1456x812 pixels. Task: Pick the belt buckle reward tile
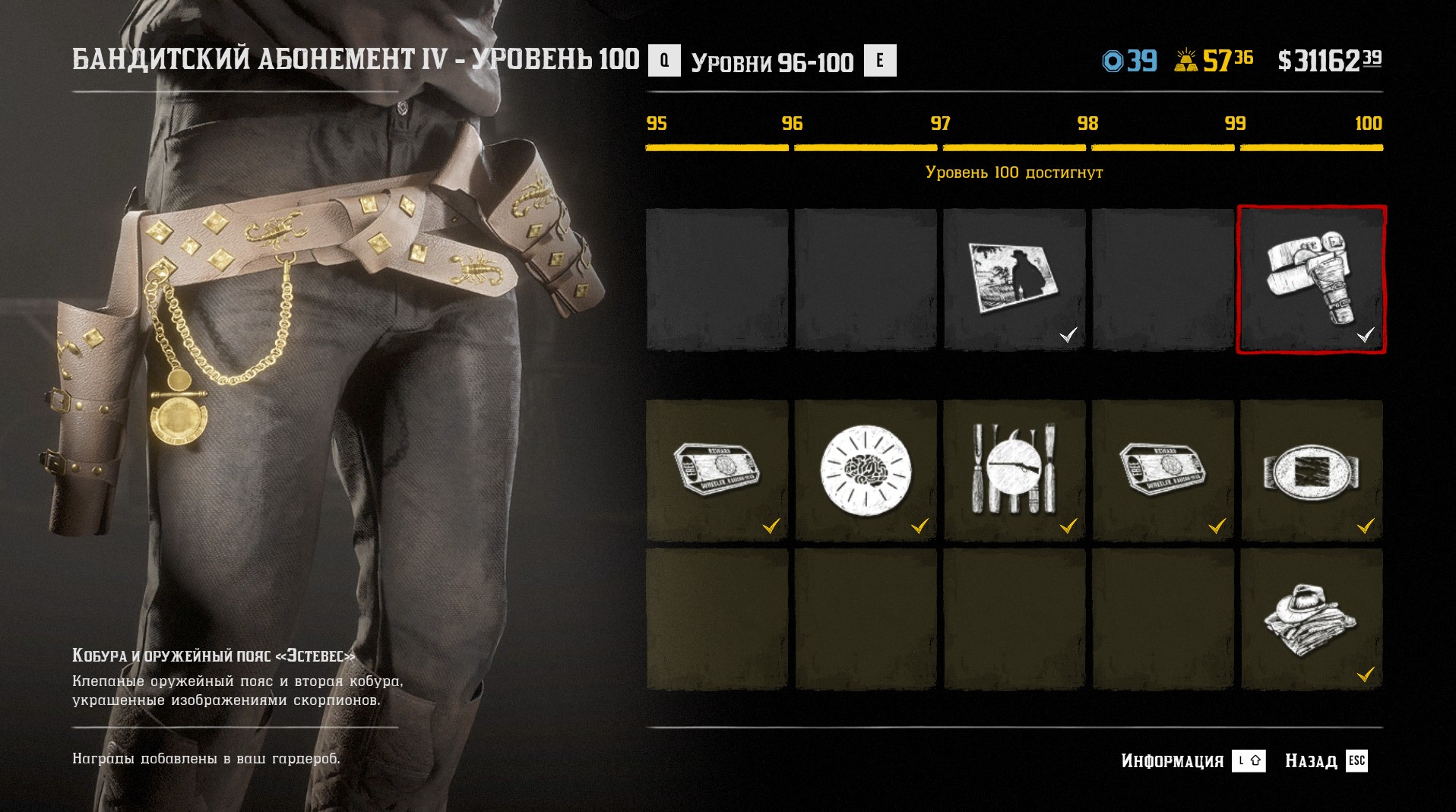(x=1312, y=470)
